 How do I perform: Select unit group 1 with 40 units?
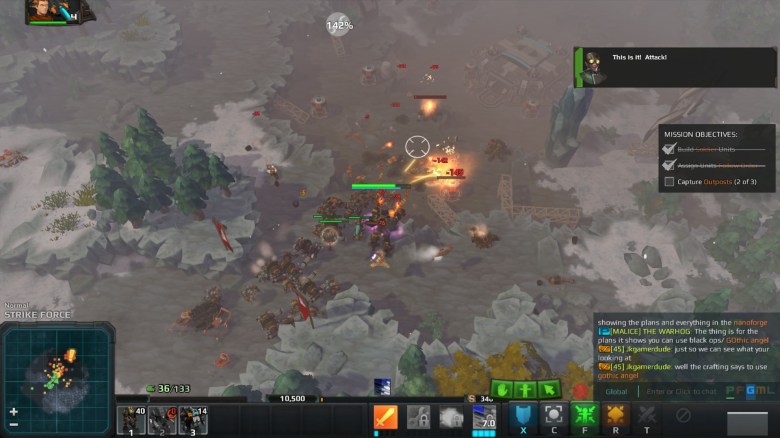click(131, 420)
